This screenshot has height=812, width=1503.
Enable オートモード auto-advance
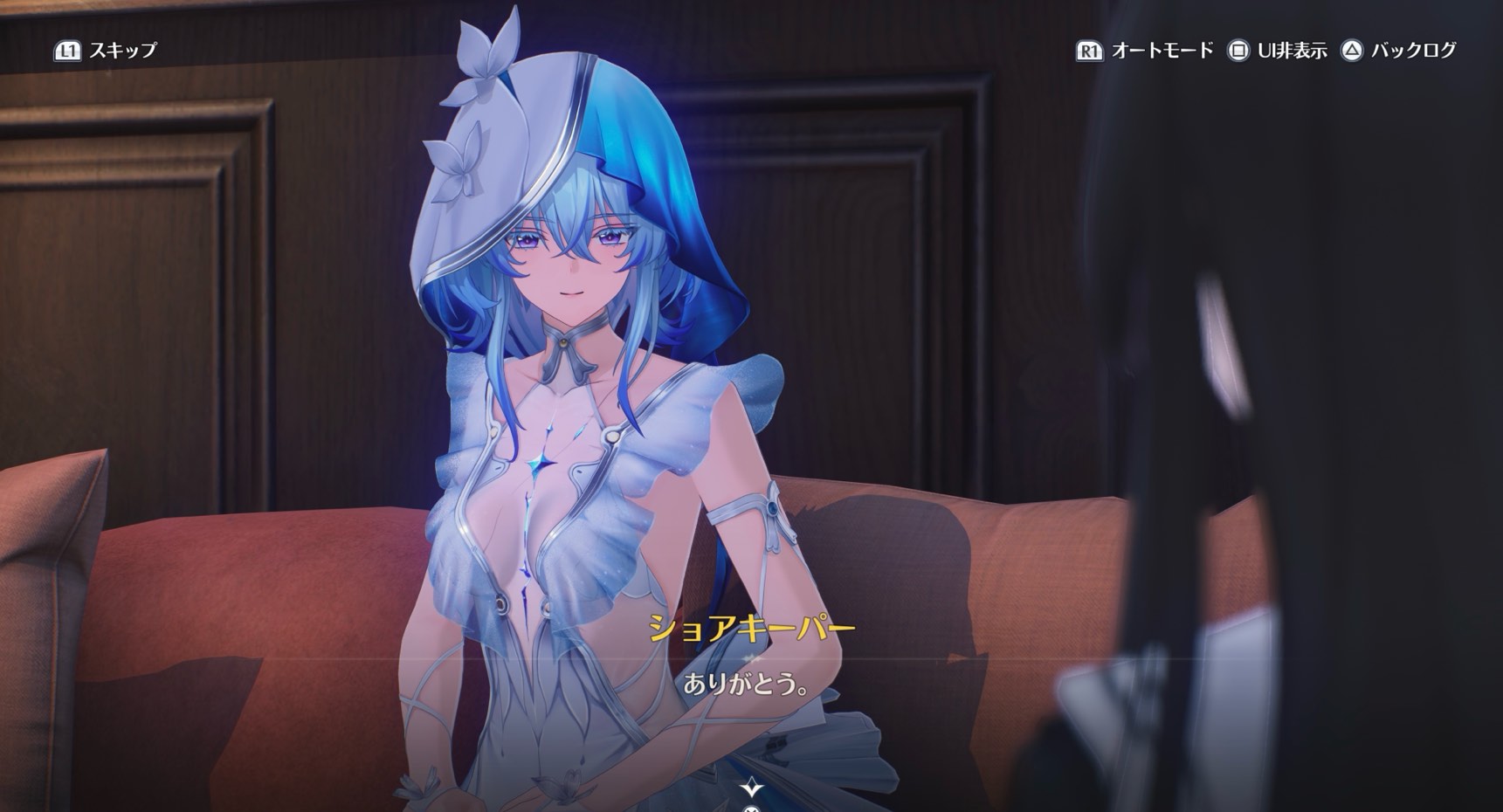pyautogui.click(x=1144, y=51)
